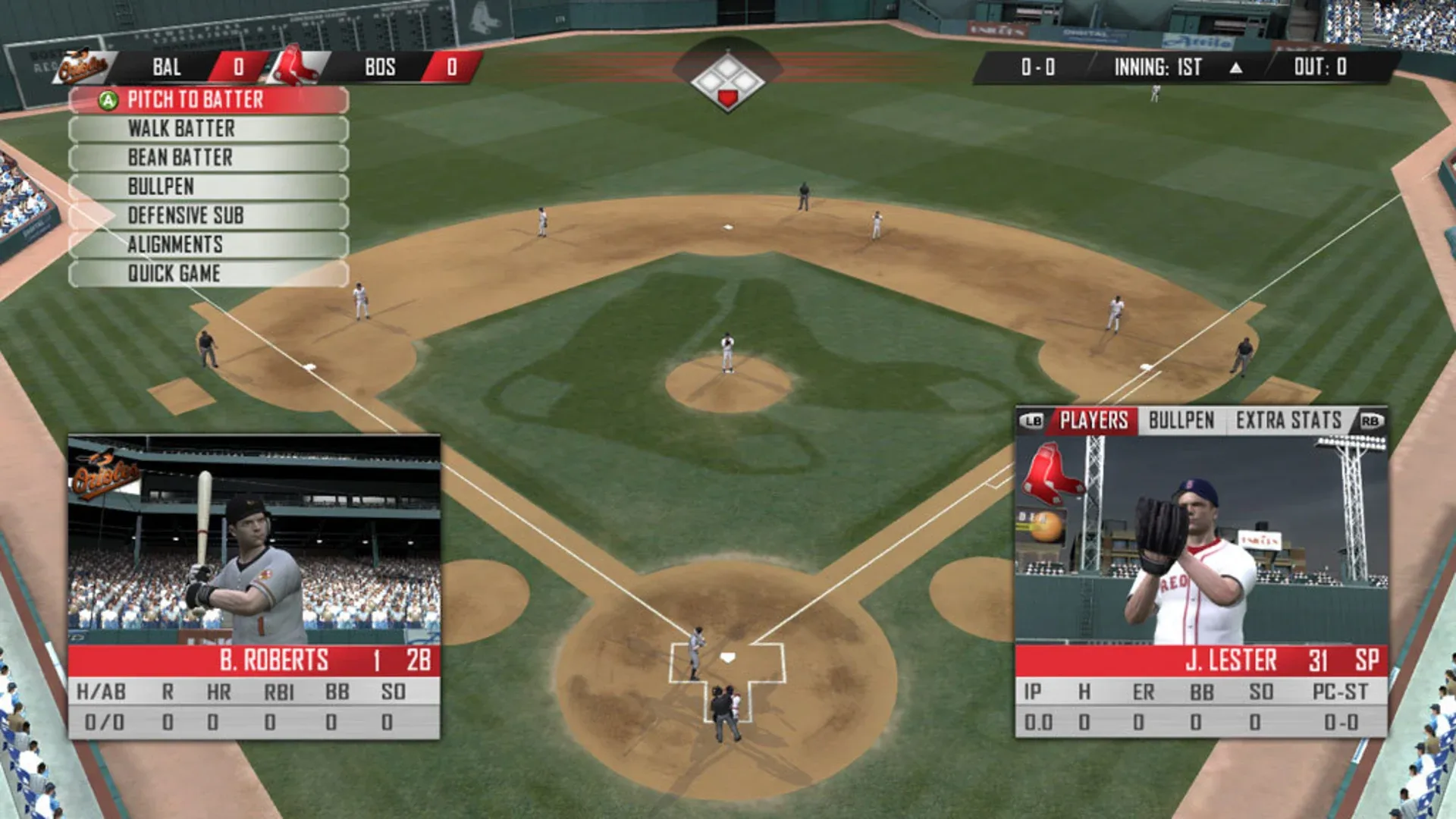Show the Bullpen tab in pitcher panel
The height and width of the screenshot is (819, 1456).
[x=1181, y=421]
